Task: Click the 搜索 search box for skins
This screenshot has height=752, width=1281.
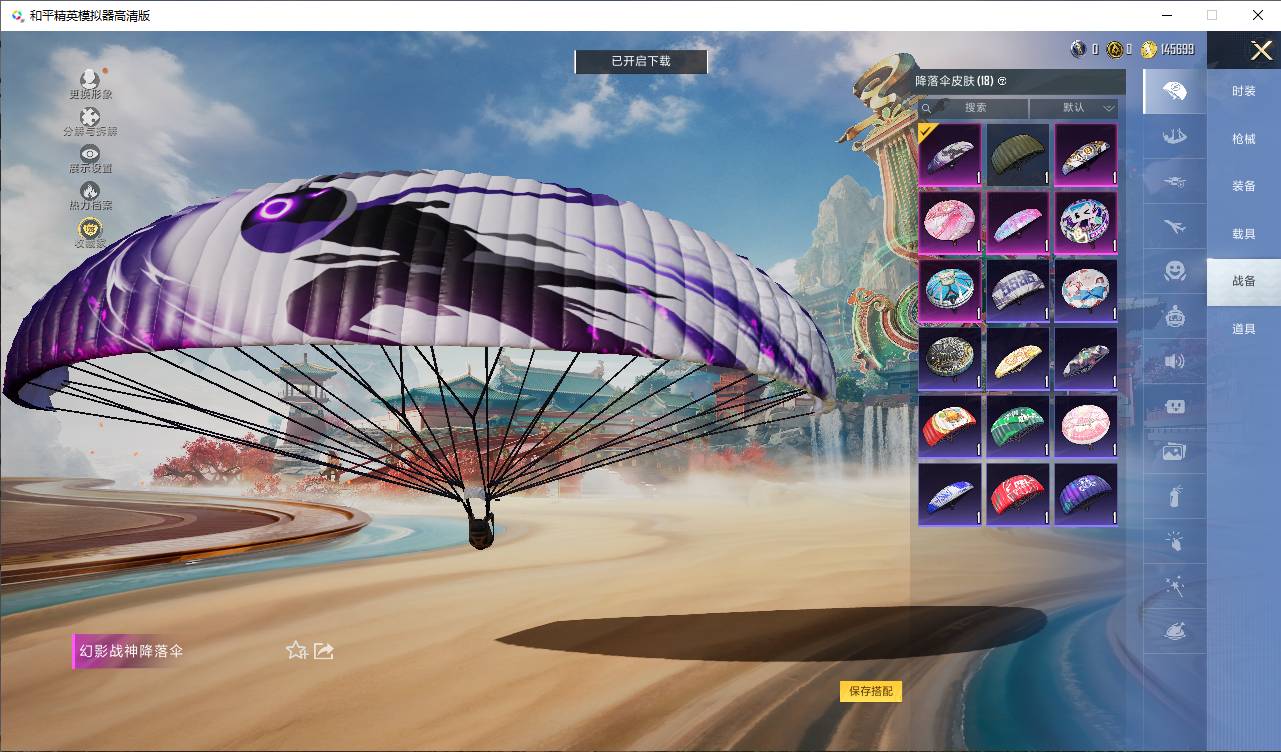Action: pyautogui.click(x=974, y=108)
